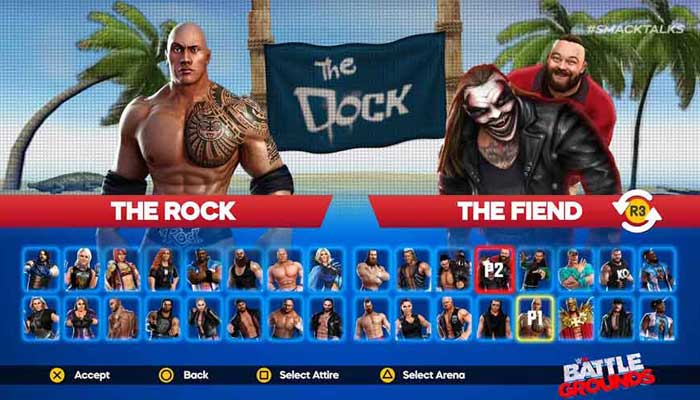Select orange-haired Becky Lynch
Screen dimensions: 700x400
(x=163, y=269)
